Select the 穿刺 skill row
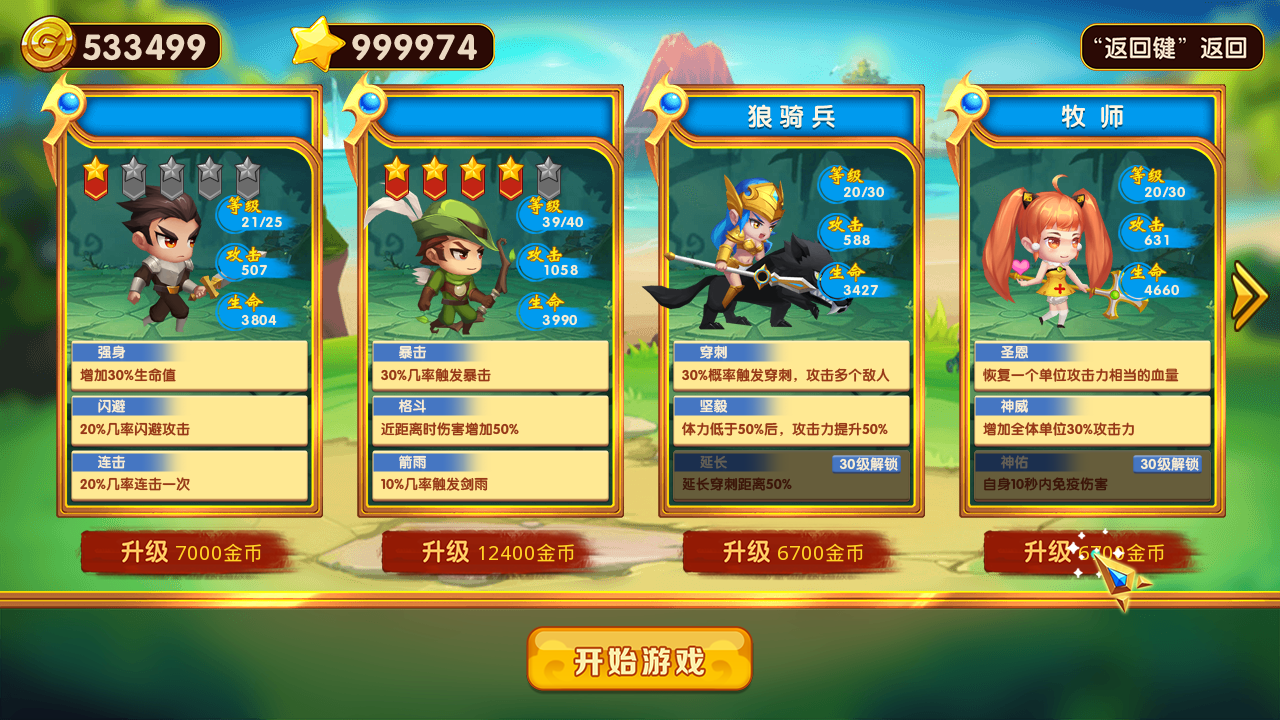 click(791, 366)
